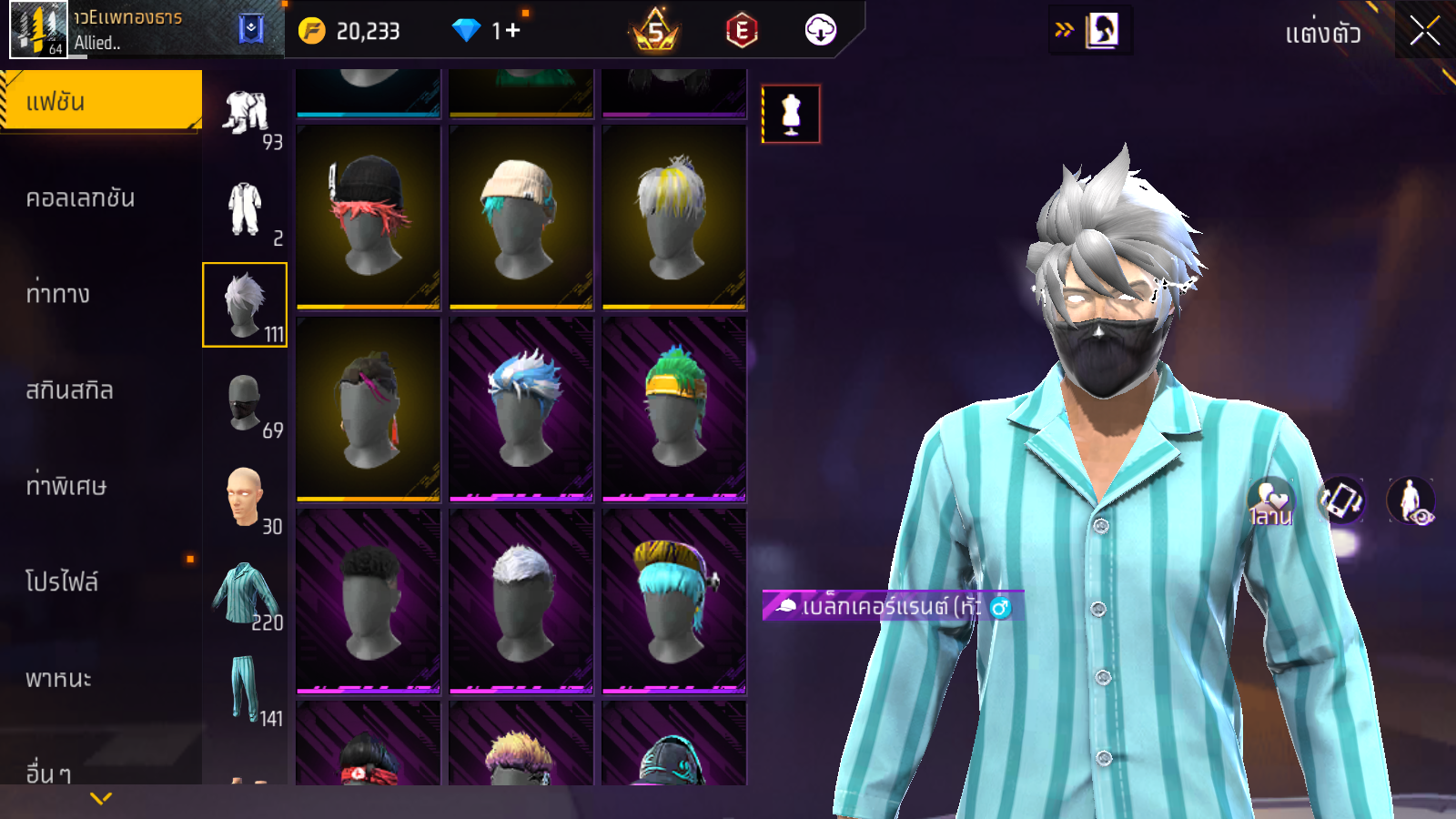Select the green mohawk with yellow headband
The width and height of the screenshot is (1456, 819).
pyautogui.click(x=674, y=409)
